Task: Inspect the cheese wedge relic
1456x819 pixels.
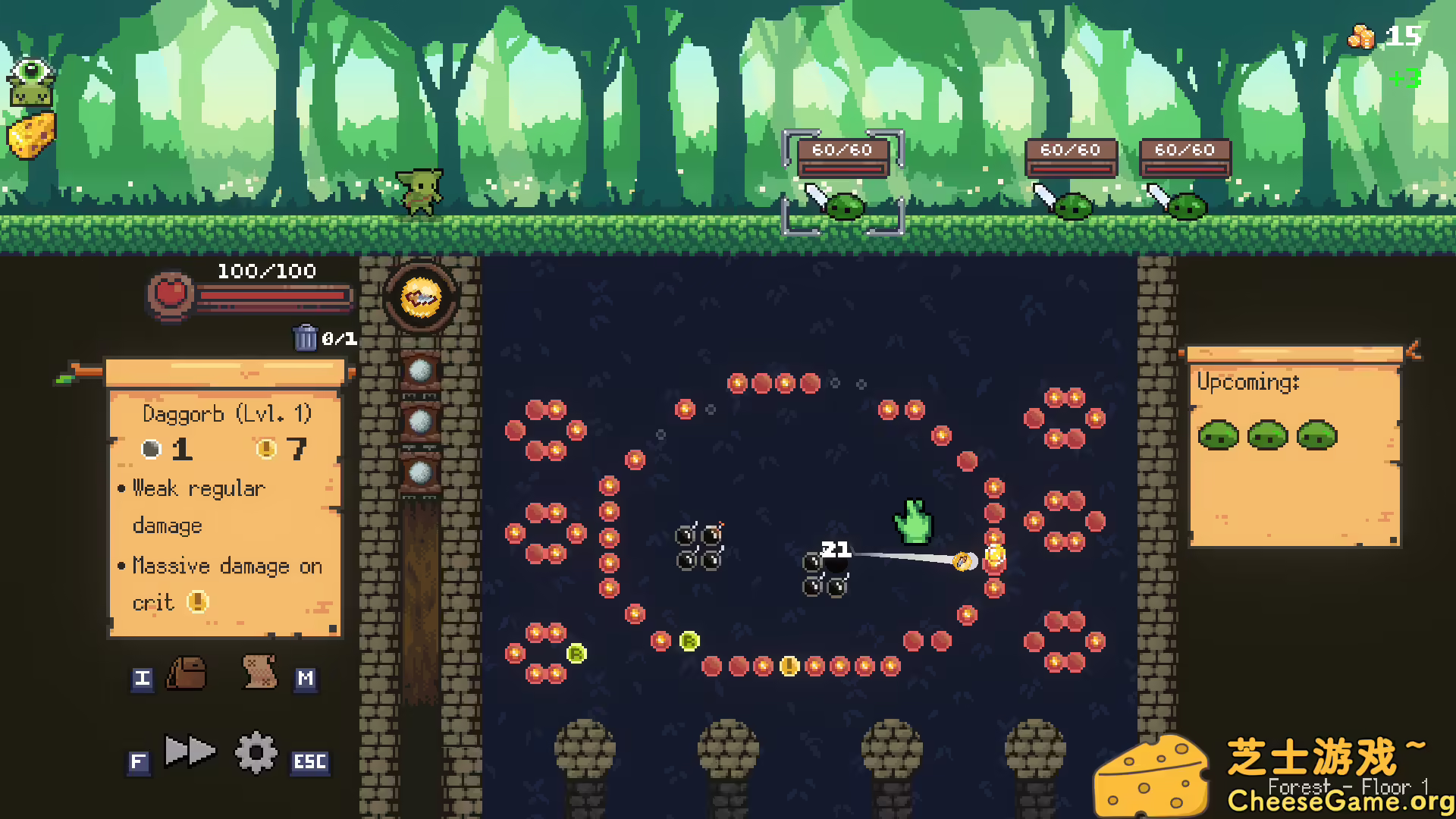Action: [x=32, y=136]
